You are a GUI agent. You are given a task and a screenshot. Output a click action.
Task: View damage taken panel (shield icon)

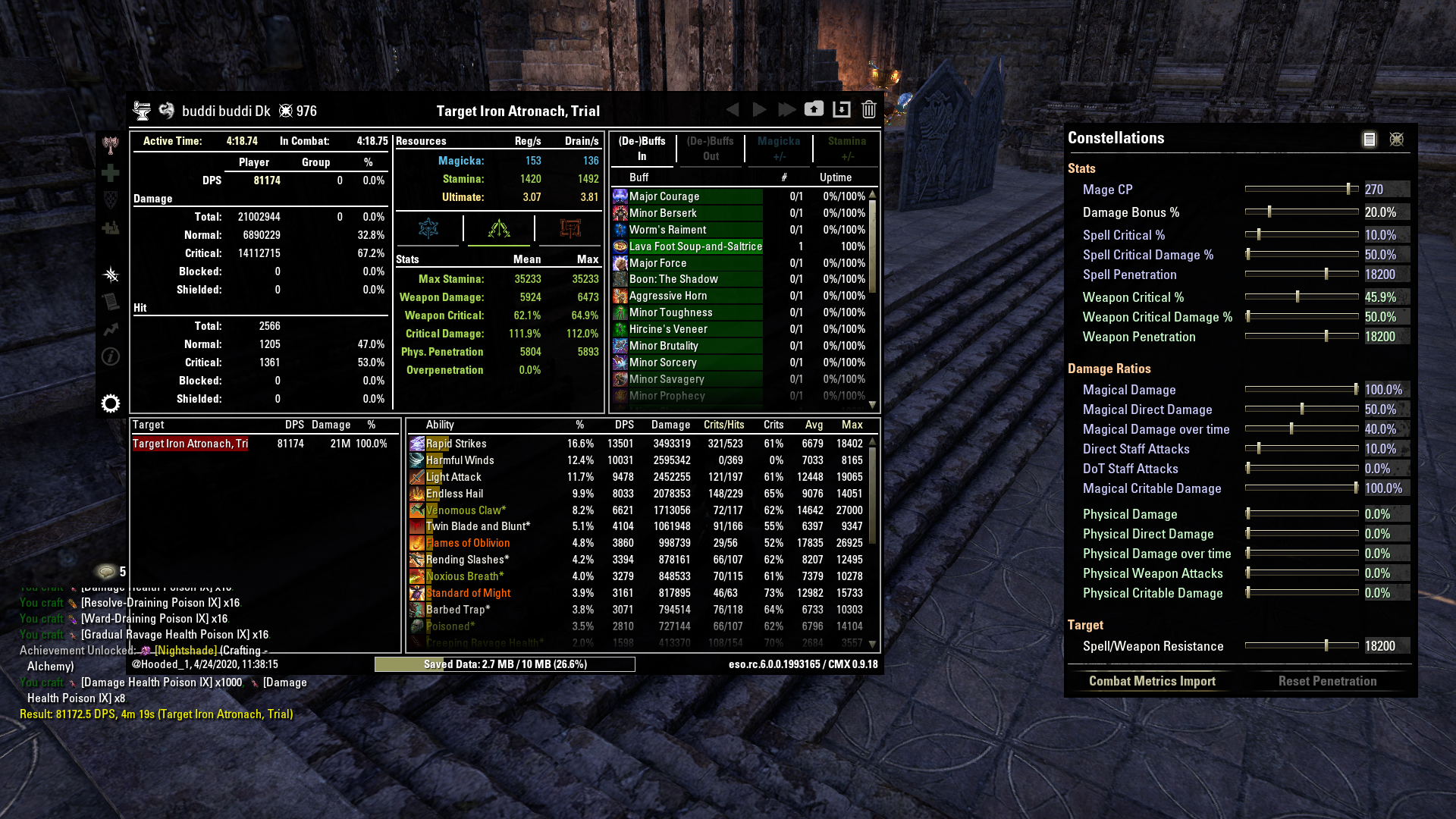click(x=111, y=200)
